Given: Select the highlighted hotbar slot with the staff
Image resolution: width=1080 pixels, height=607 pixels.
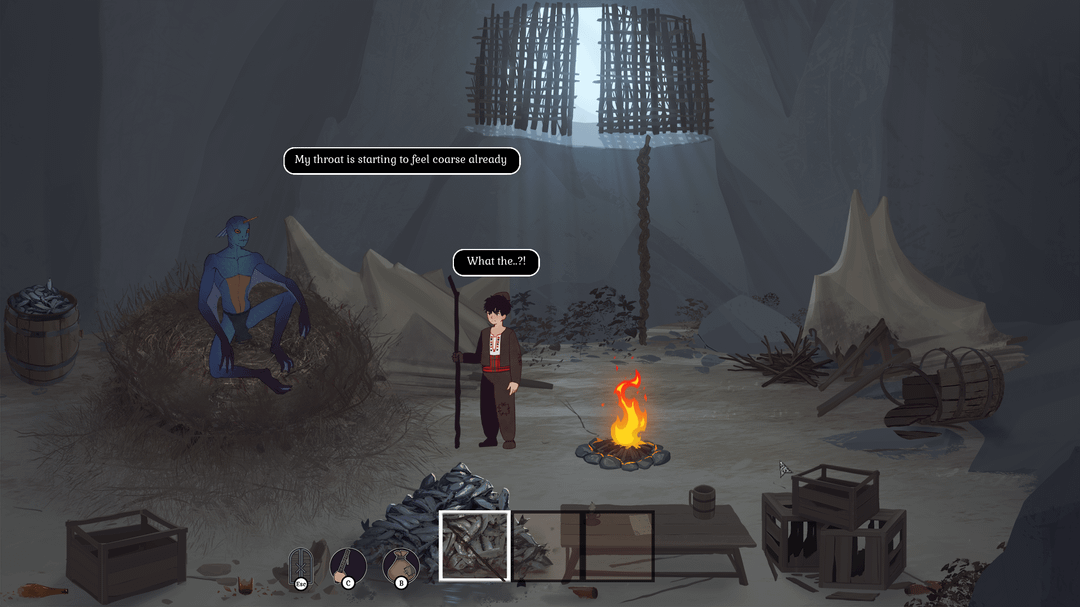Looking at the screenshot, I should point(475,545).
